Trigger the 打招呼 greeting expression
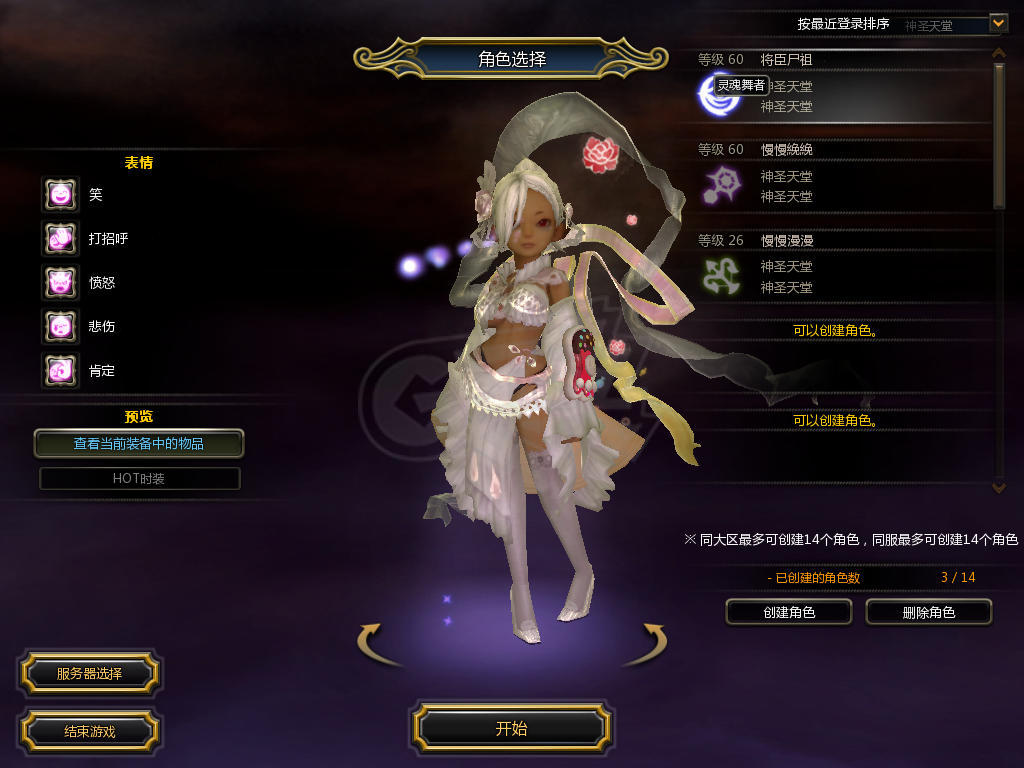Screen dimensions: 1024x768 tap(60, 238)
